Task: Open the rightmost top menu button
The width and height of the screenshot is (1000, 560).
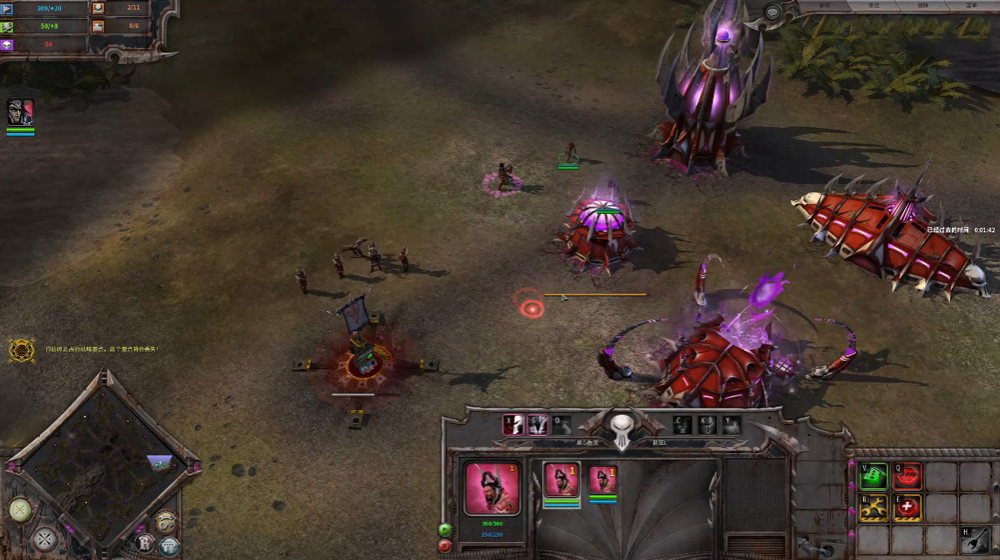Action: point(971,5)
